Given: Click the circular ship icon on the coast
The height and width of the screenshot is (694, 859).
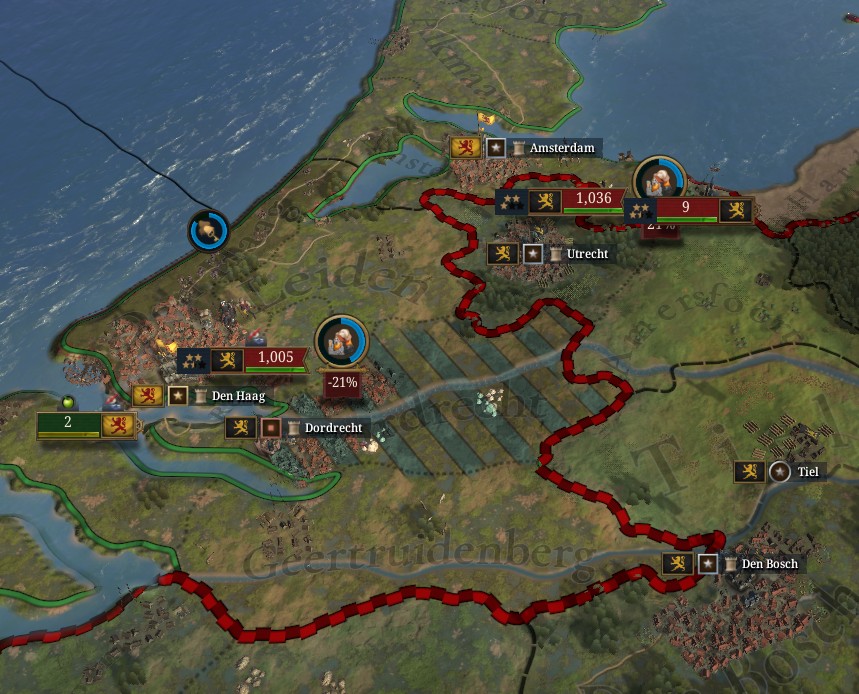Looking at the screenshot, I should click(x=209, y=231).
